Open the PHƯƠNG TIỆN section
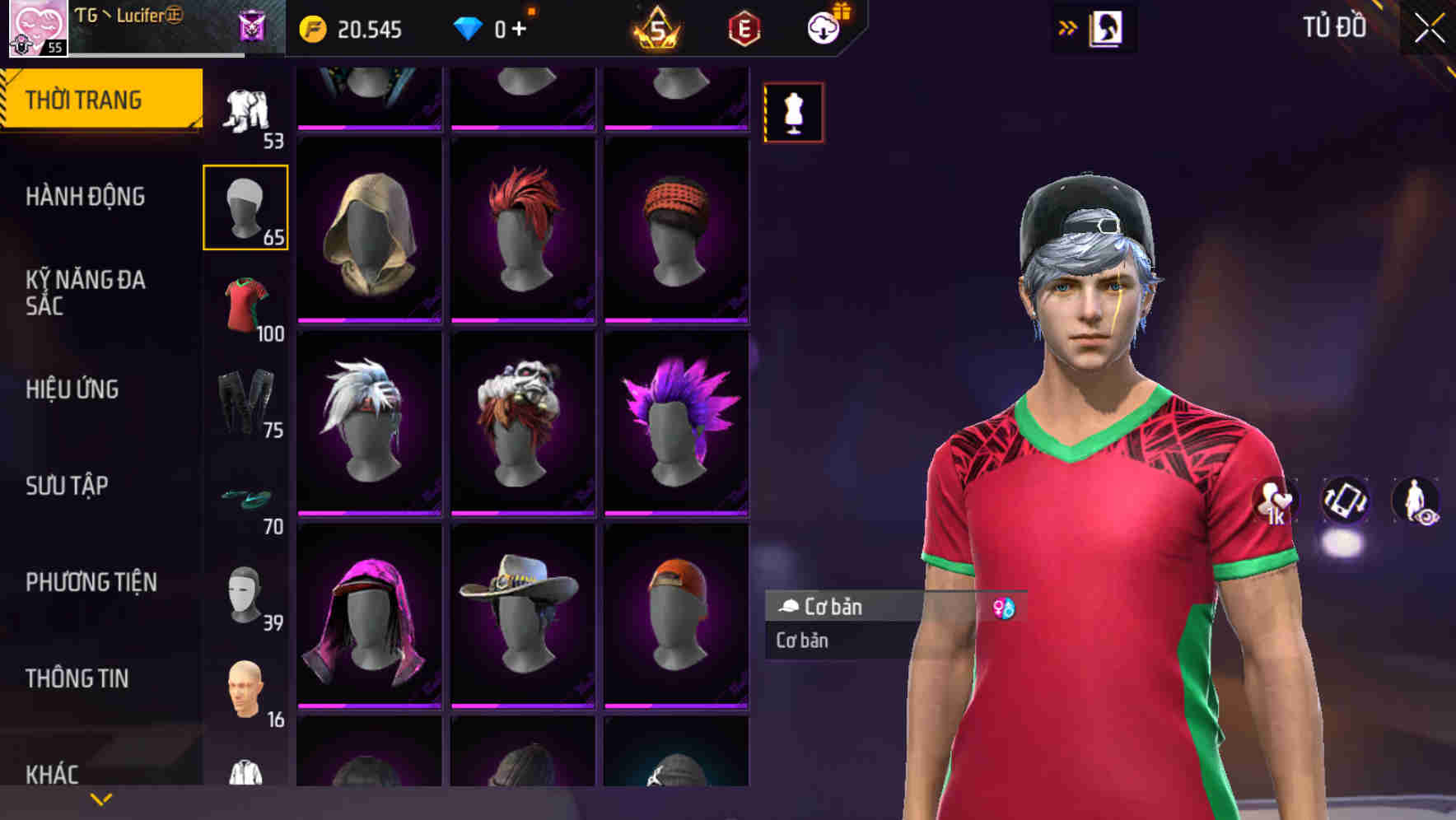This screenshot has height=820, width=1456. 91,581
